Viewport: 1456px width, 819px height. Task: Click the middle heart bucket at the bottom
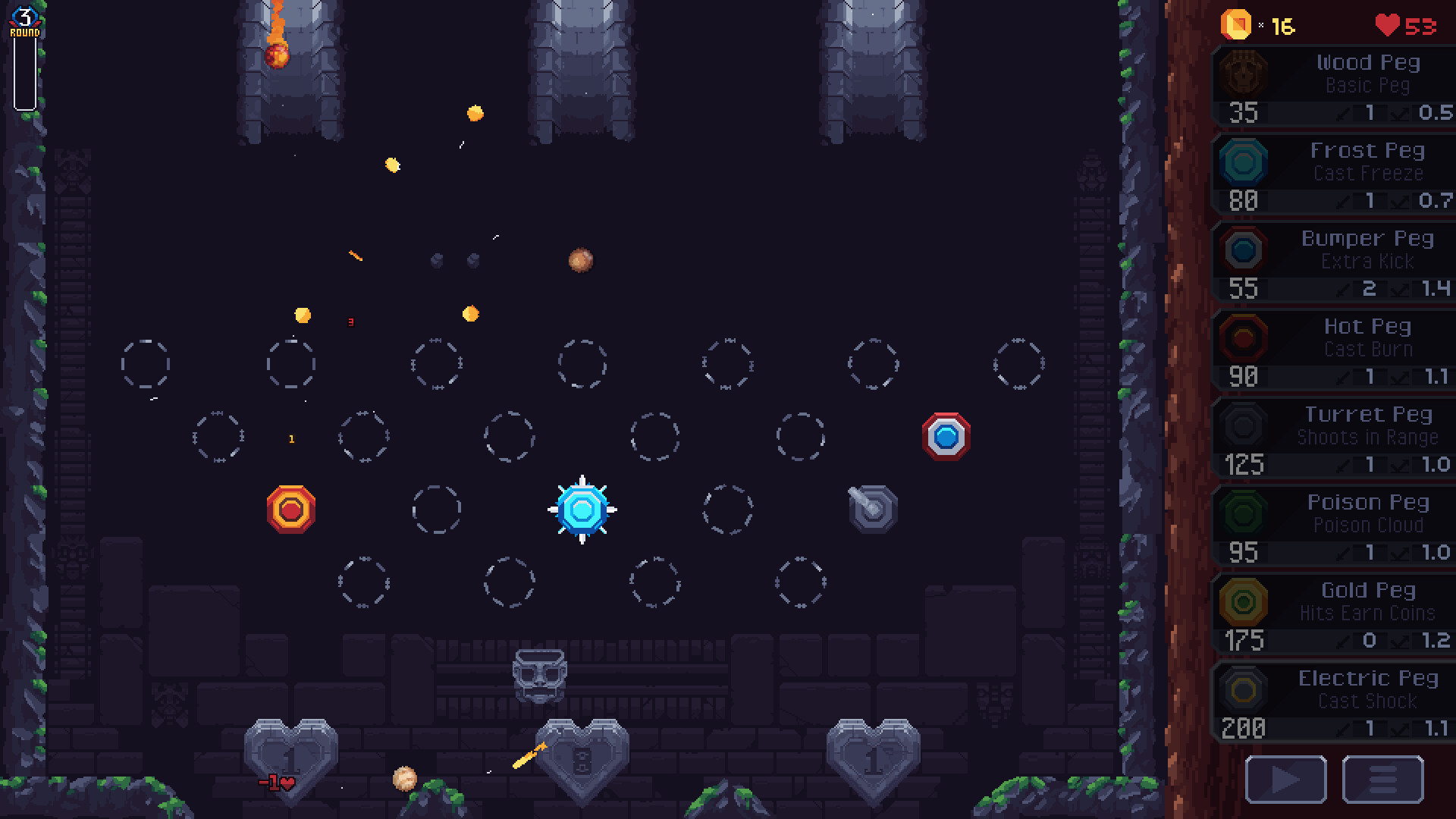[x=582, y=757]
